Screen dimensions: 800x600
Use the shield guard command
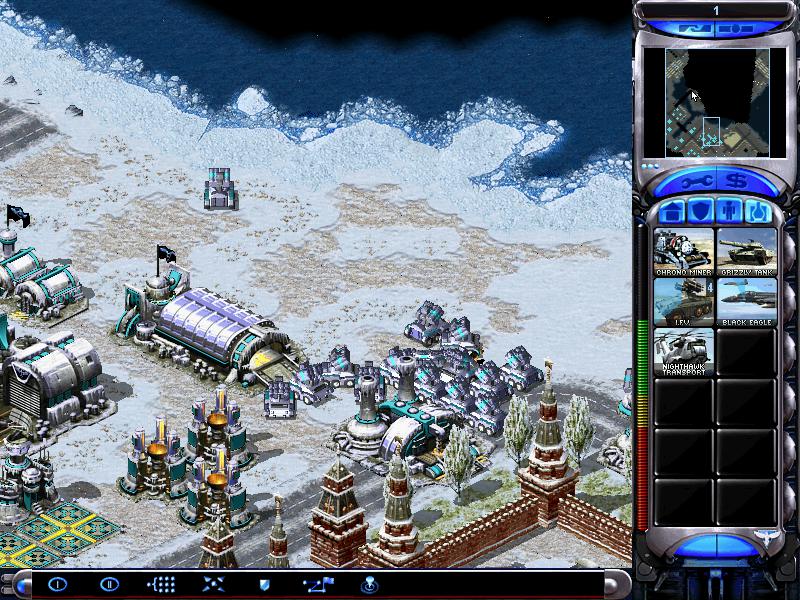click(x=265, y=584)
